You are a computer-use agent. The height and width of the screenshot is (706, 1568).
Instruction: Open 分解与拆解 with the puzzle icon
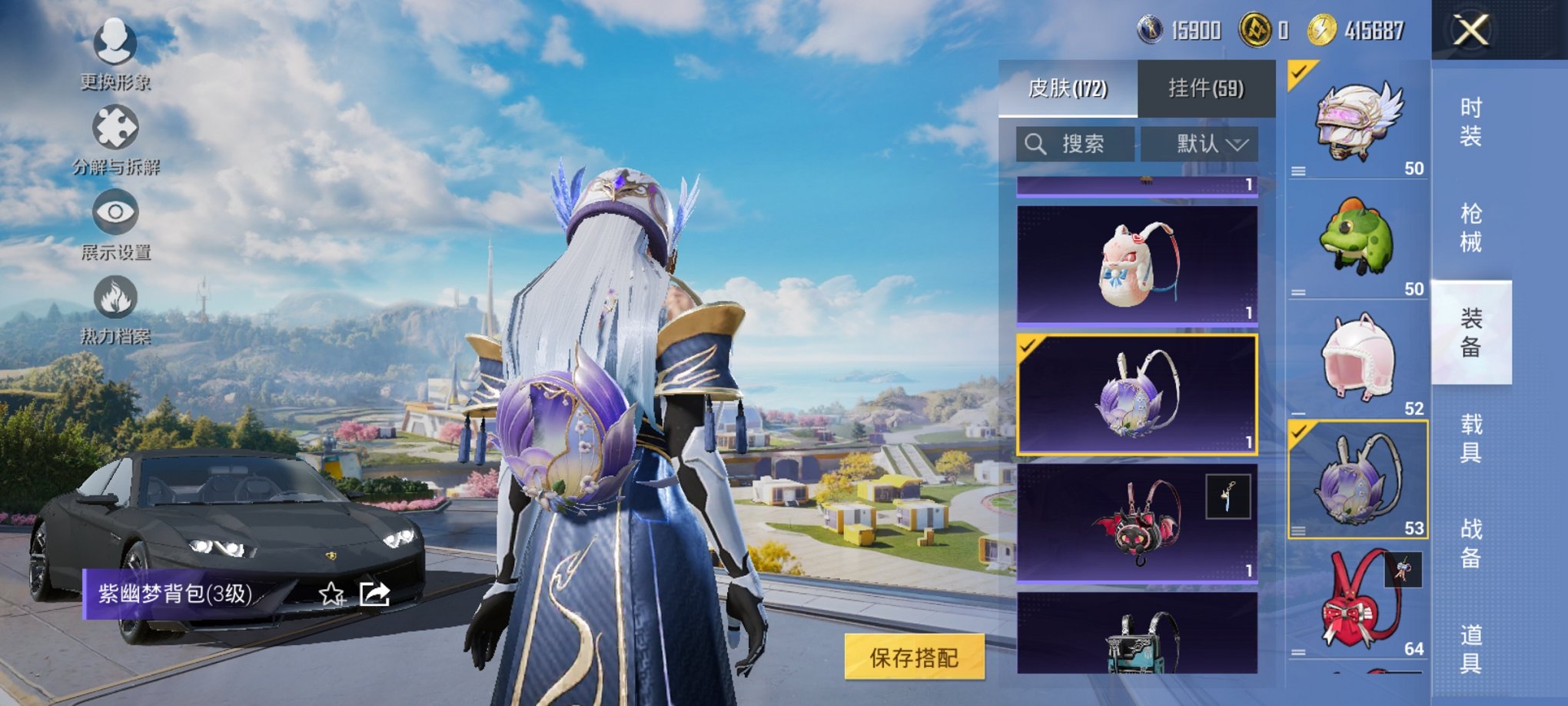point(115,128)
